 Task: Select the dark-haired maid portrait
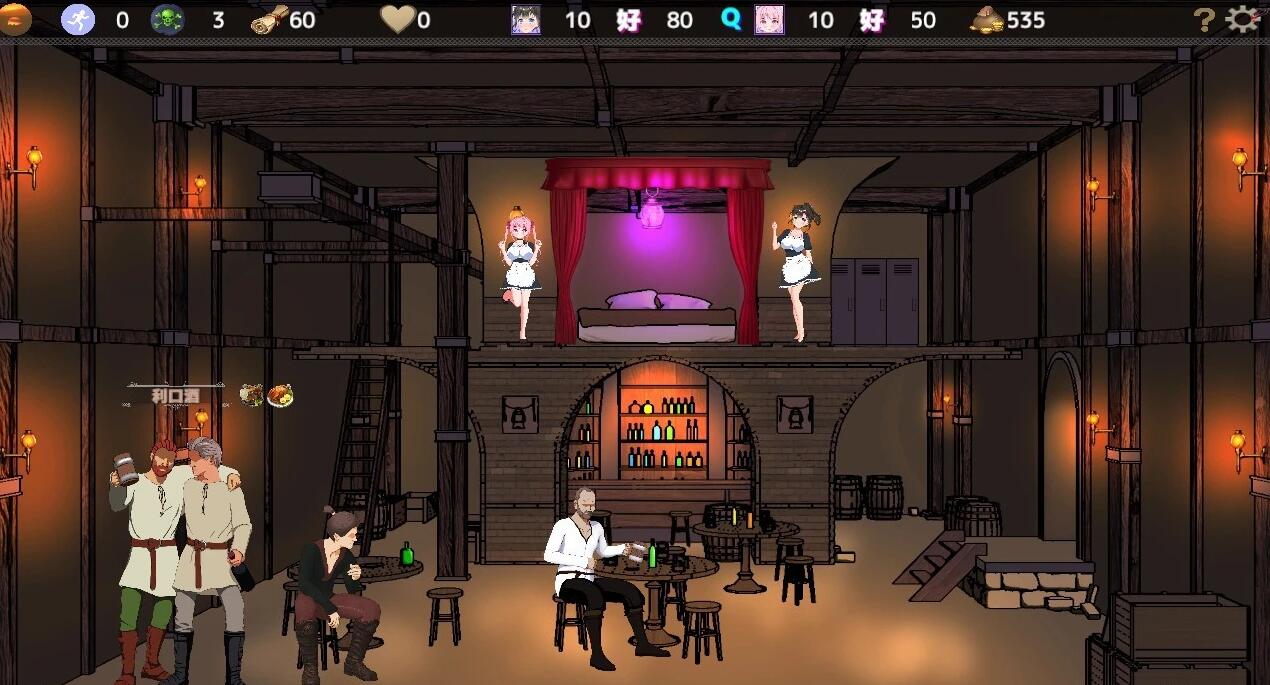tap(526, 20)
